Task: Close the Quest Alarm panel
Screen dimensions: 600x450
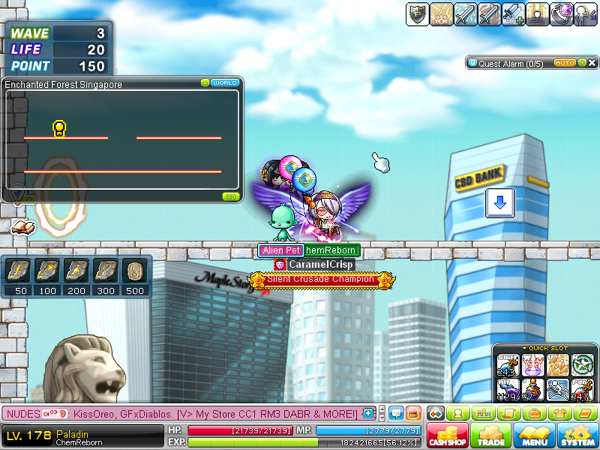Action: [591, 62]
